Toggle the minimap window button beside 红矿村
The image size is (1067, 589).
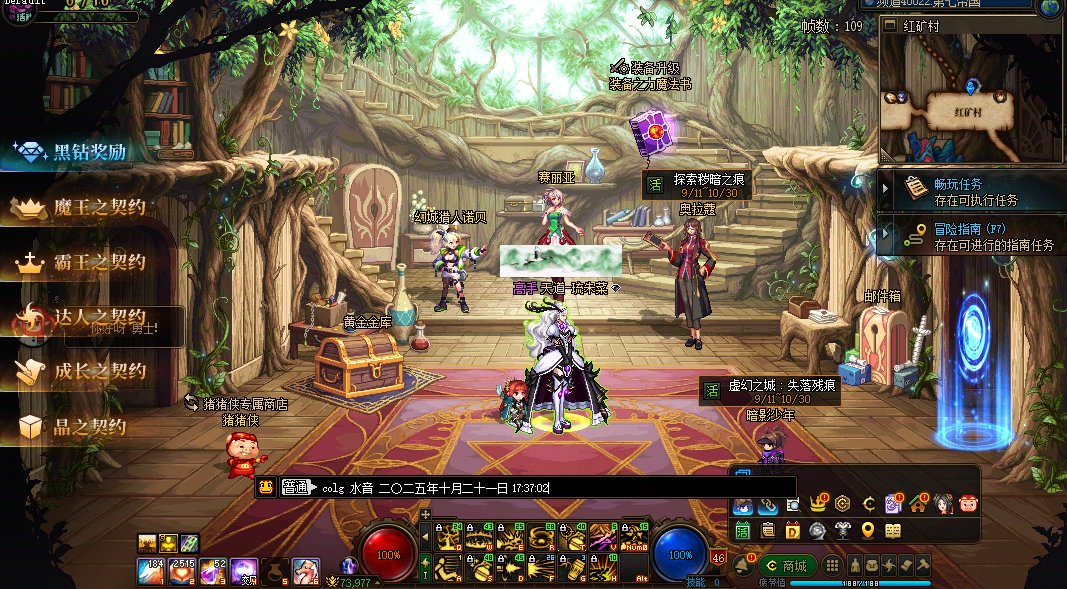(x=891, y=25)
